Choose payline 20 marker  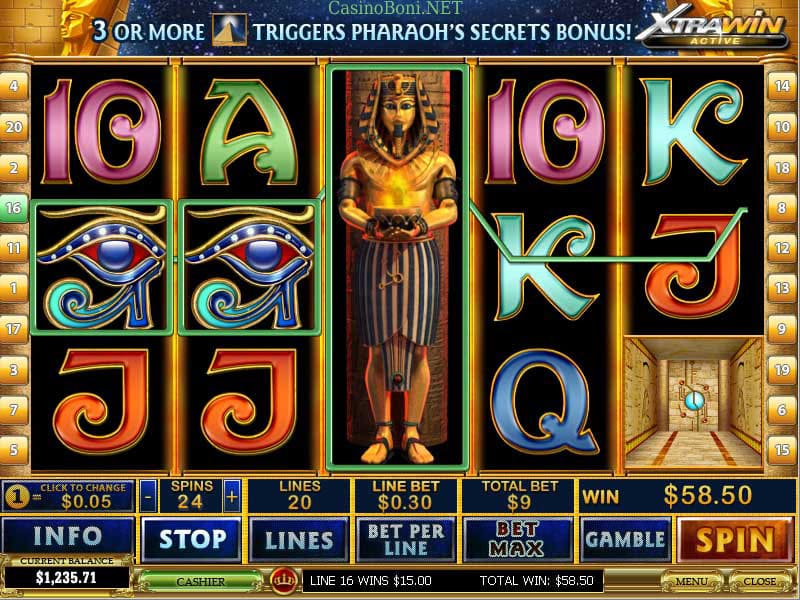14,127
